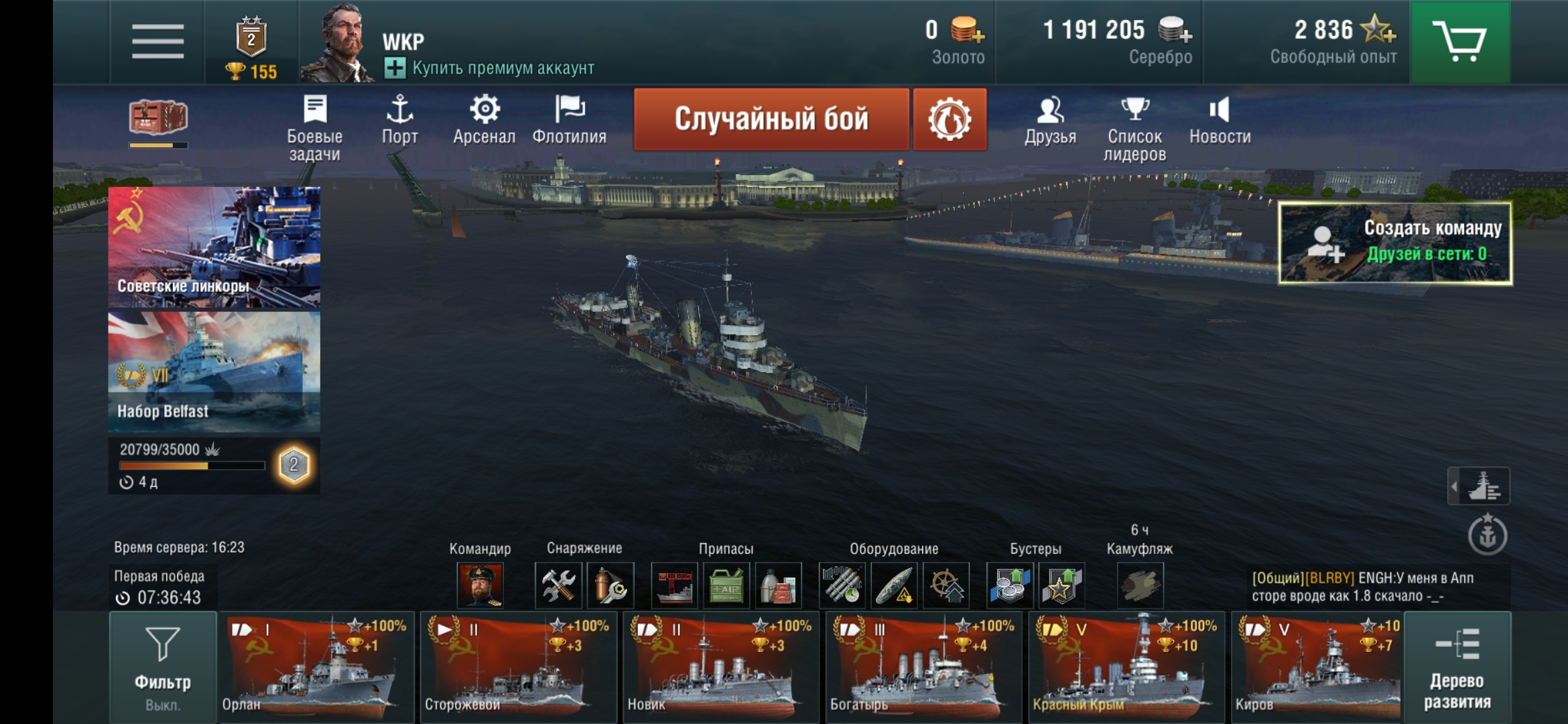Go to the Порт section
The height and width of the screenshot is (724, 1568).
pos(399,121)
